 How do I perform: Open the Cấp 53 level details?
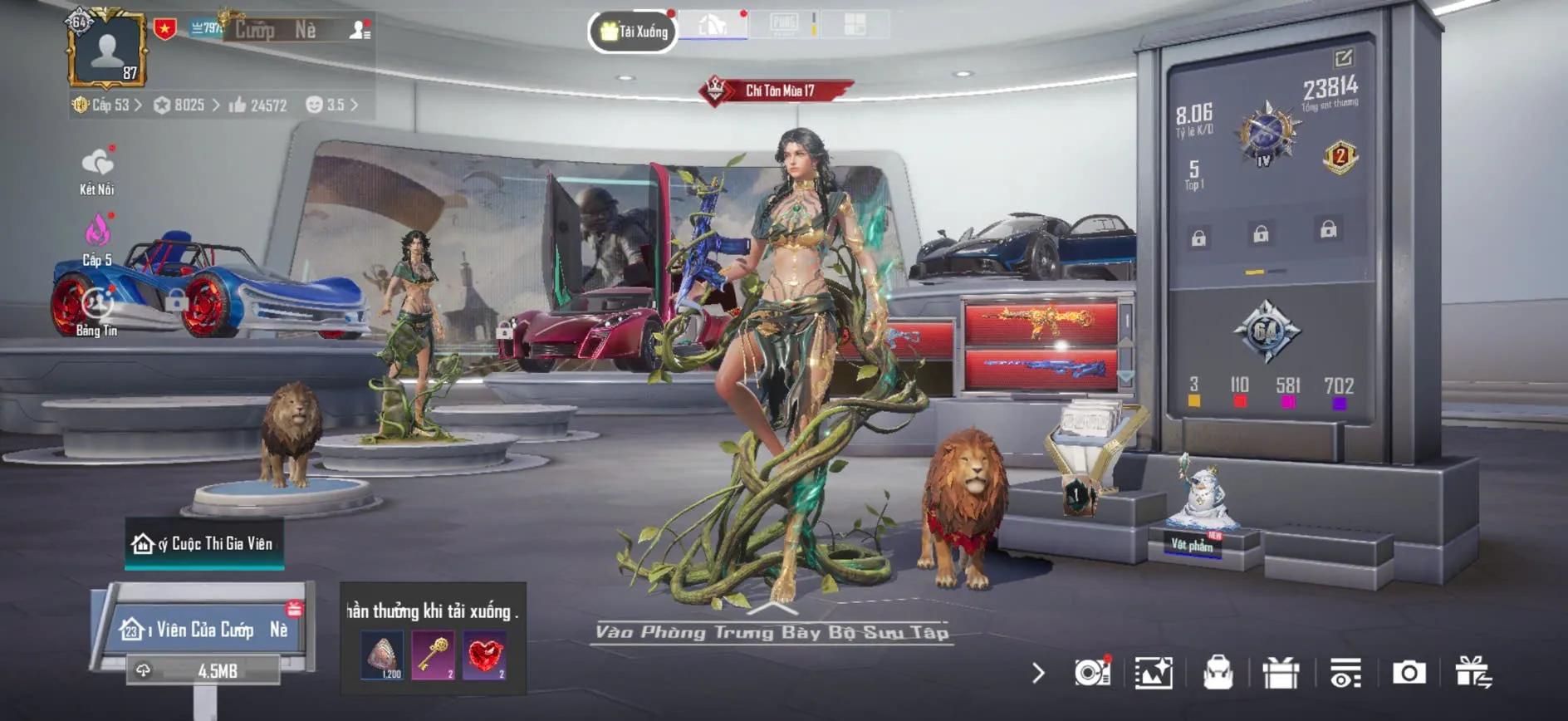108,105
